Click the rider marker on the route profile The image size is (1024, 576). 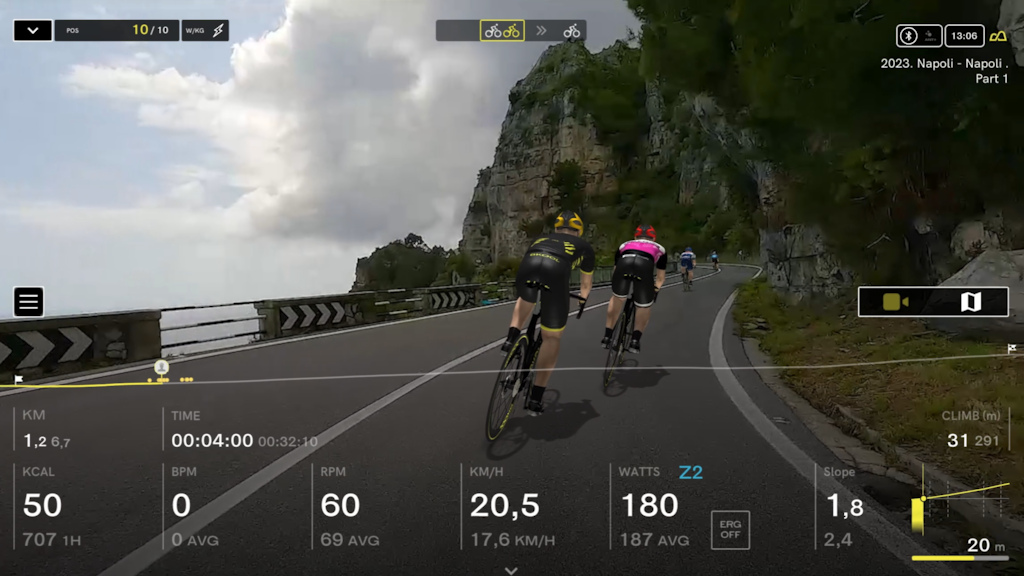click(x=161, y=368)
